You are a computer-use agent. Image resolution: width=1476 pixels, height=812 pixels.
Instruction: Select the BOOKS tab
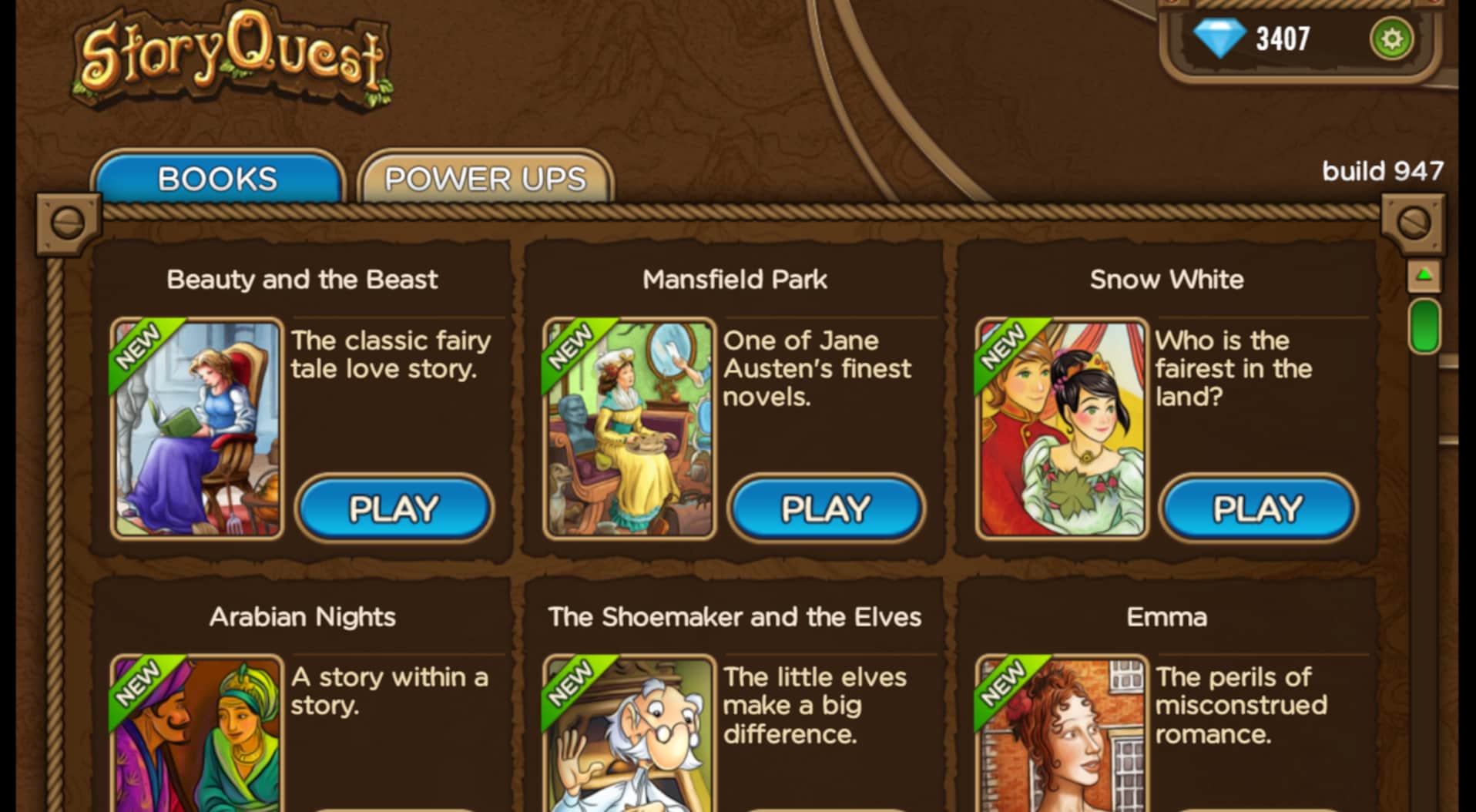(x=216, y=178)
